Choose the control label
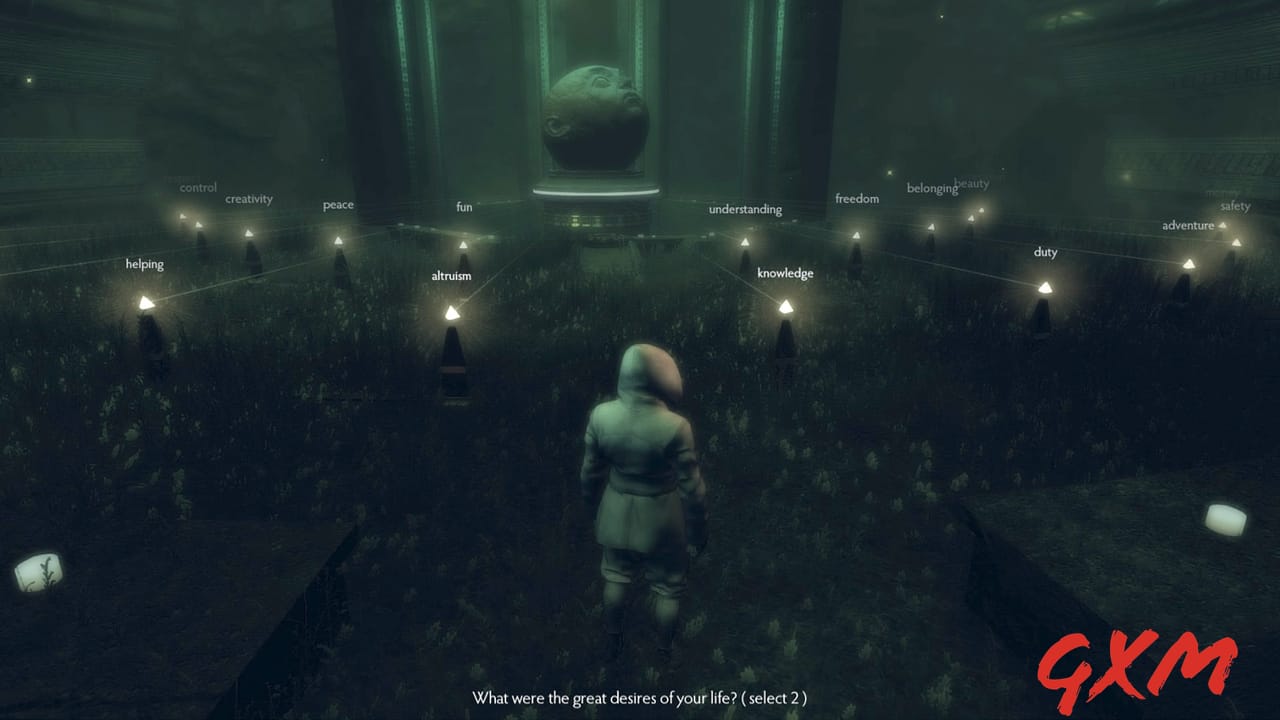The width and height of the screenshot is (1280, 720). 198,187
